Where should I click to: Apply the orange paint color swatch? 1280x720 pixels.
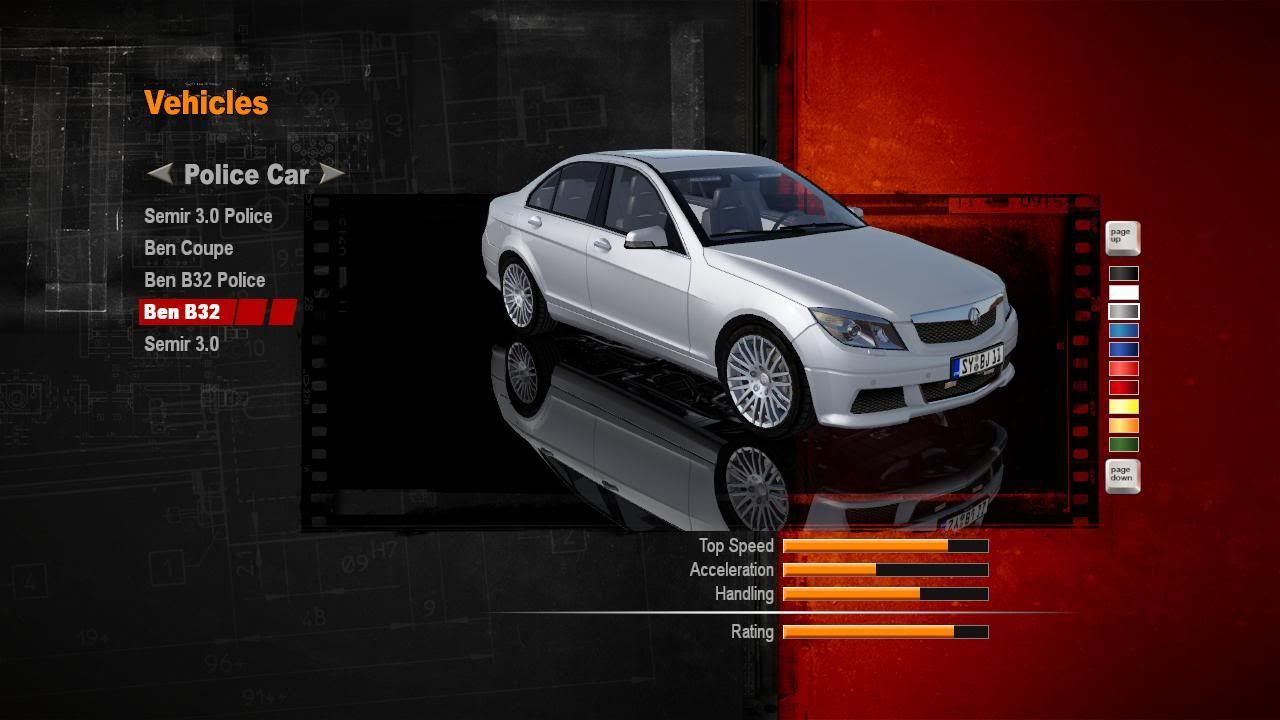pyautogui.click(x=1123, y=425)
